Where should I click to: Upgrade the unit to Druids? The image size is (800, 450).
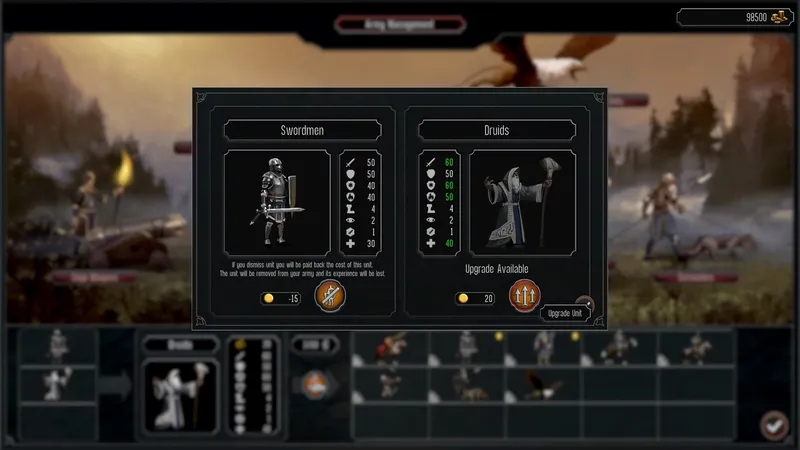pos(525,296)
